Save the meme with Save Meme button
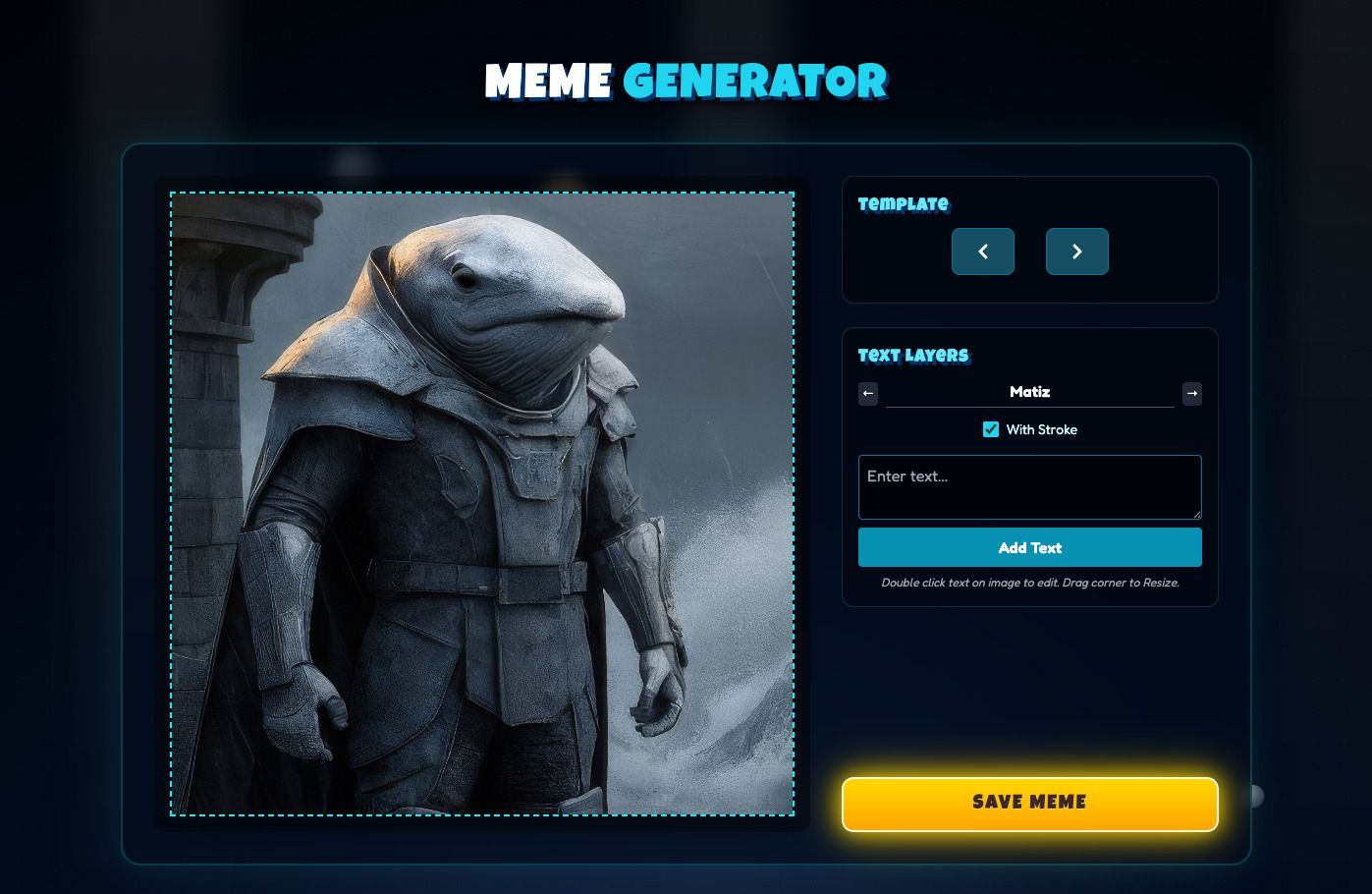Screen dimensions: 1372x894 click(1029, 804)
